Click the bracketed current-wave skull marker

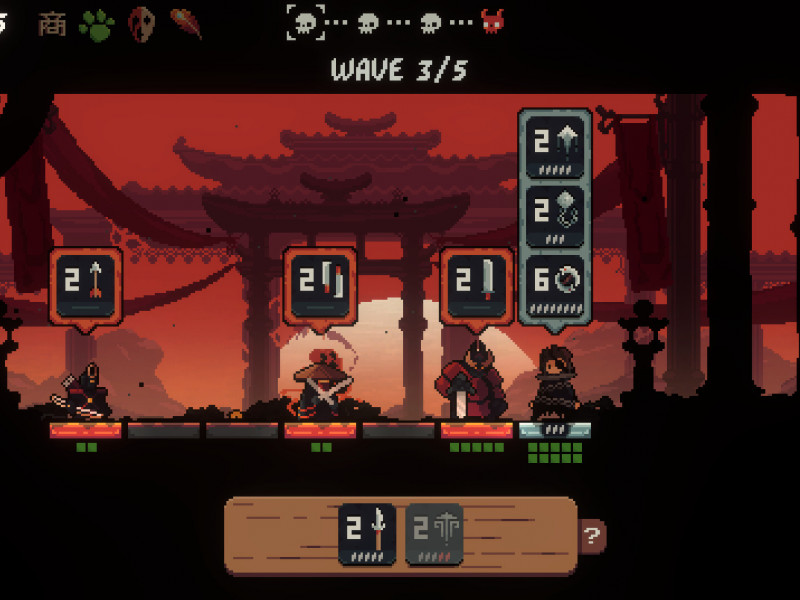307,21
